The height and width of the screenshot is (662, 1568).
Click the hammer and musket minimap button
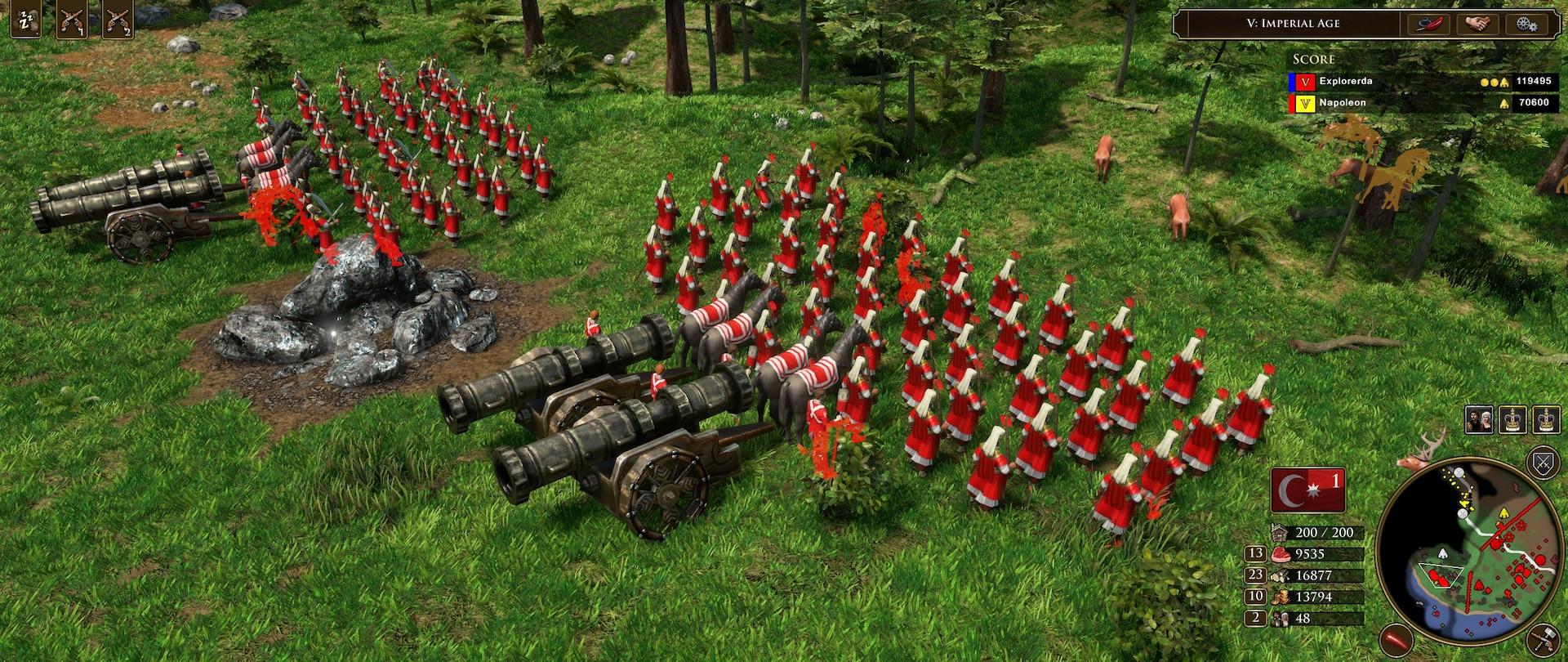click(1543, 637)
